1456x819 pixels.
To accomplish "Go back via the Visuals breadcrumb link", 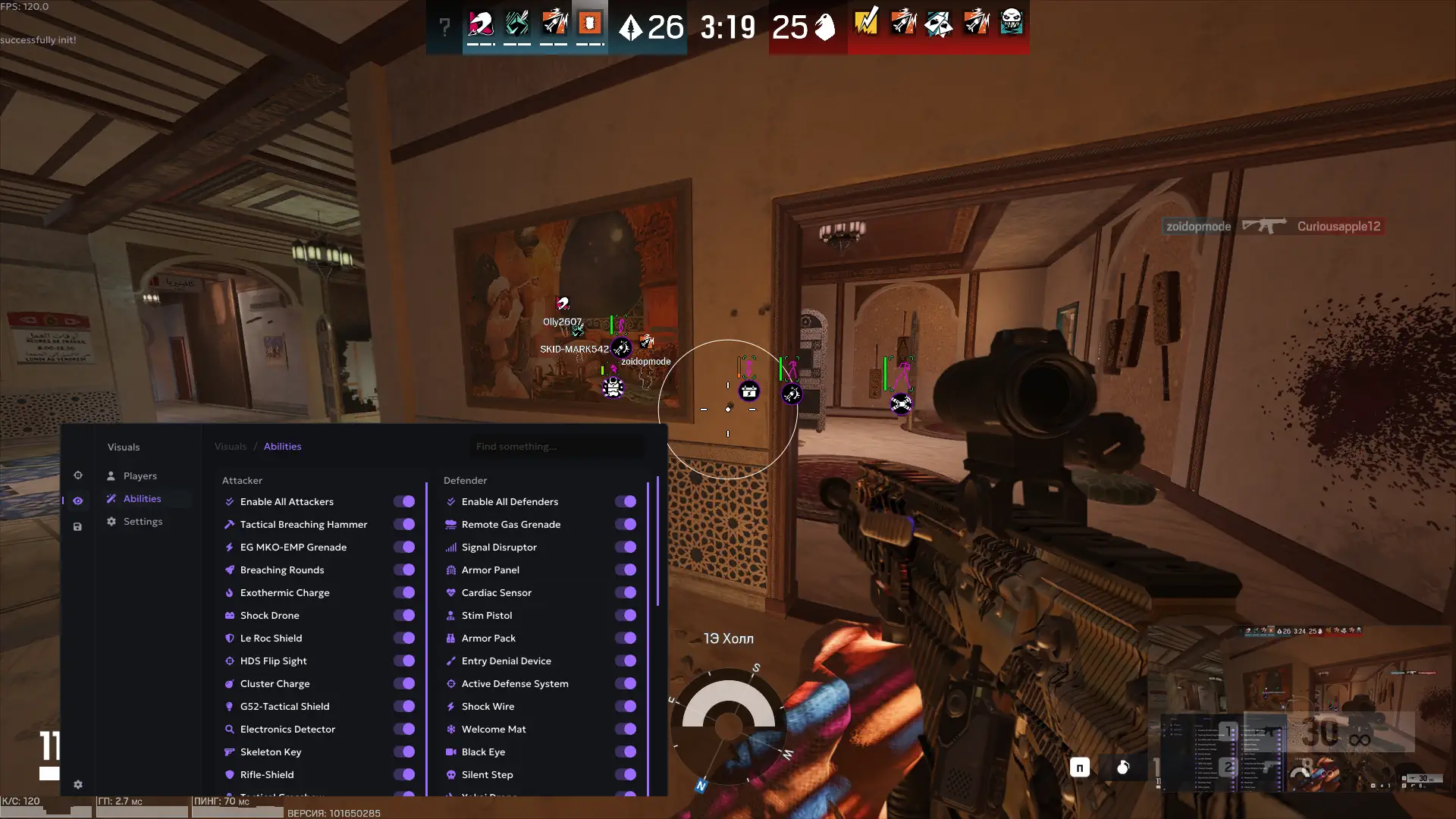I will point(231,446).
